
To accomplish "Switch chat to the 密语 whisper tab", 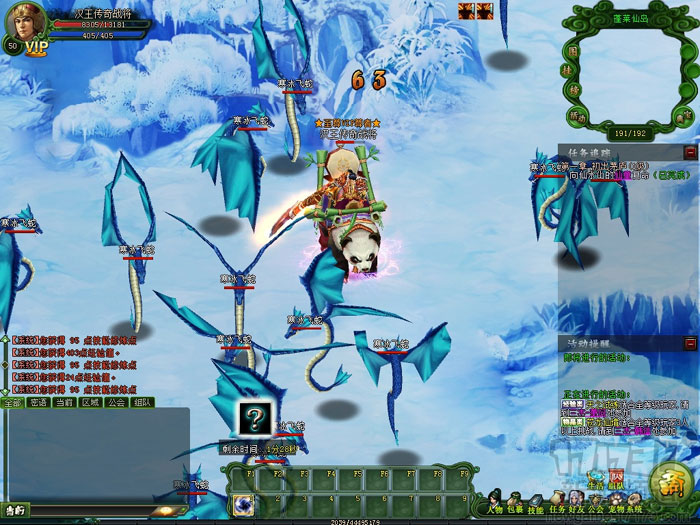I will (x=38, y=402).
